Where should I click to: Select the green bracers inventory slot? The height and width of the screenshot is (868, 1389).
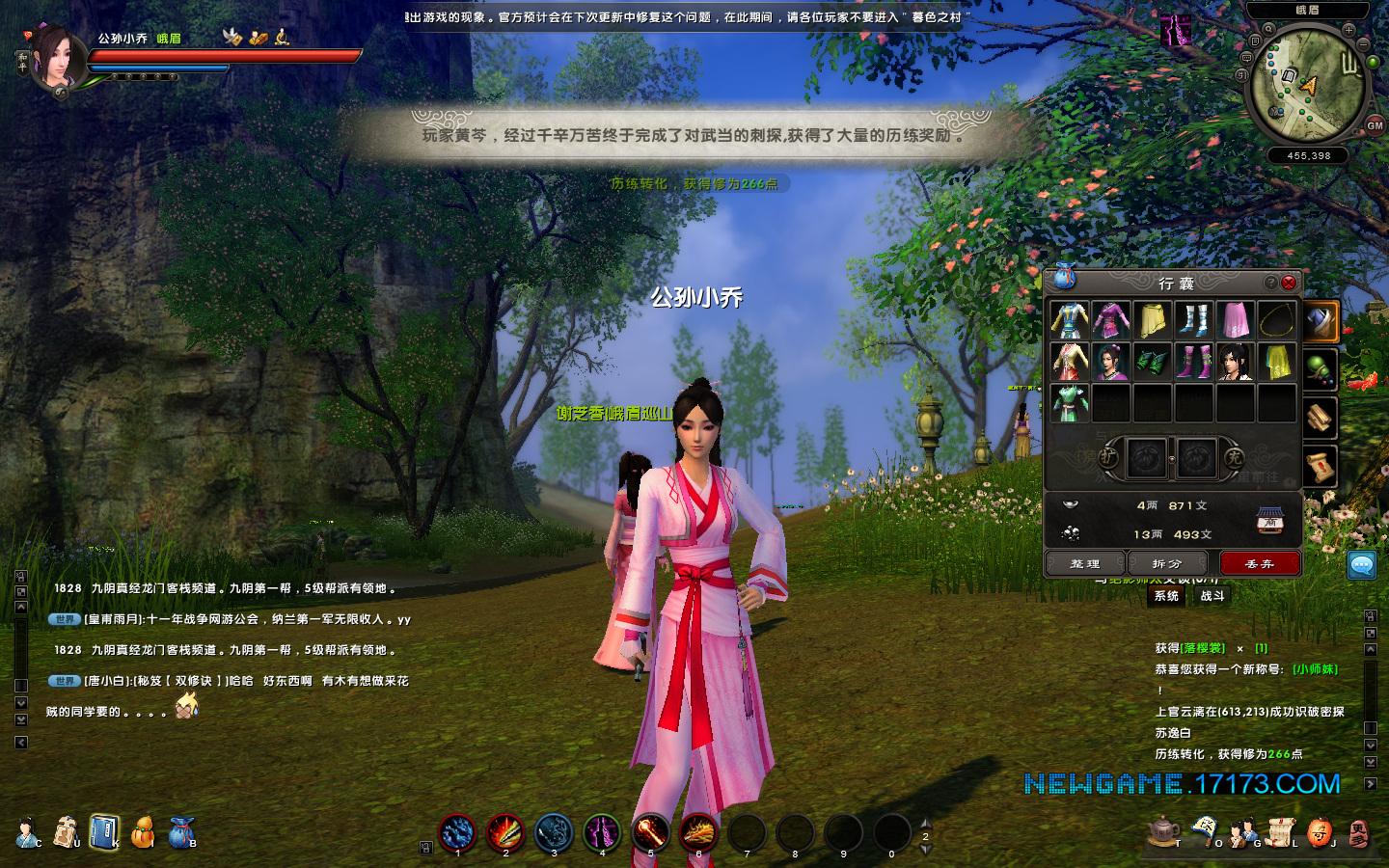[x=1153, y=362]
